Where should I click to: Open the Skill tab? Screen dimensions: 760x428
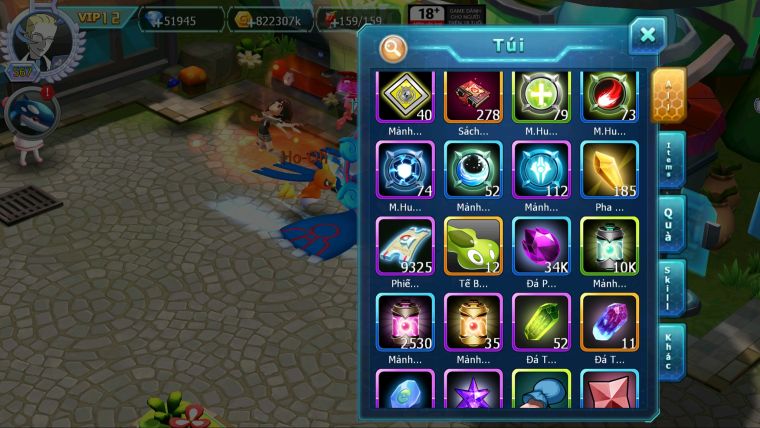click(x=669, y=288)
